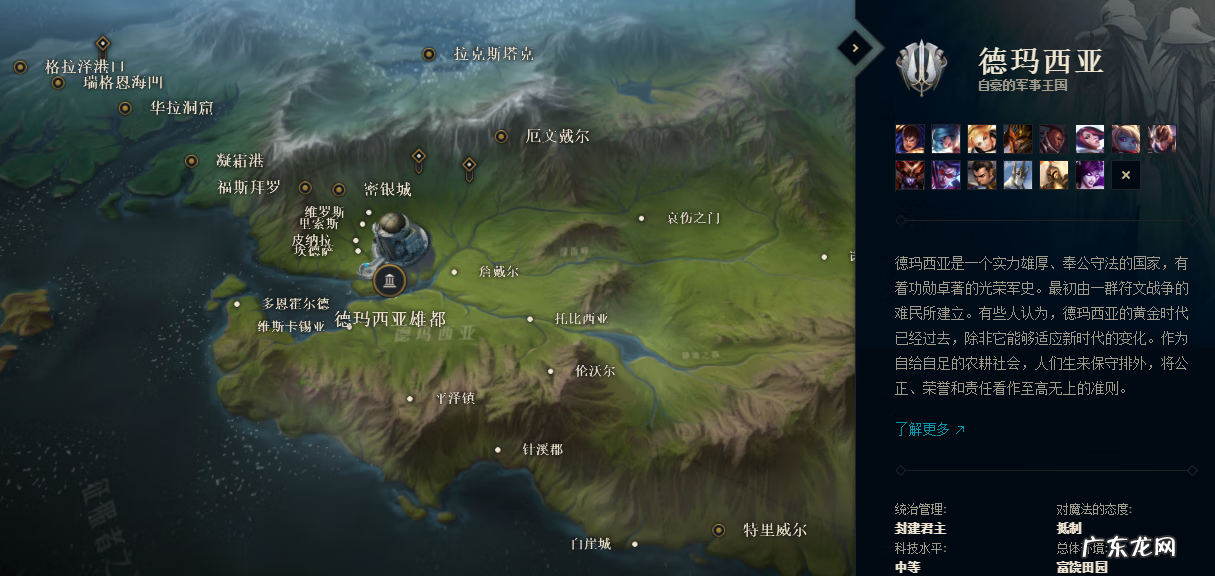
Task: Open the 德玛西亚雄都 capital building marker
Action: pos(389,280)
